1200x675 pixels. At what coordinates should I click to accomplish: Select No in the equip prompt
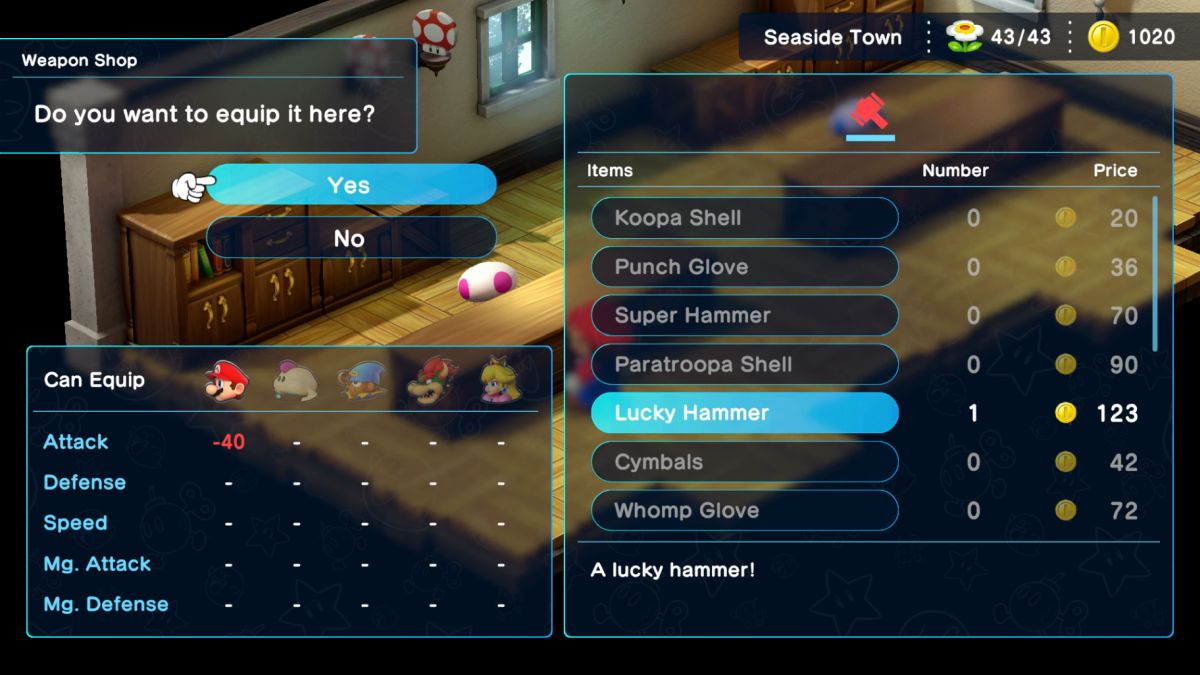[x=350, y=238]
